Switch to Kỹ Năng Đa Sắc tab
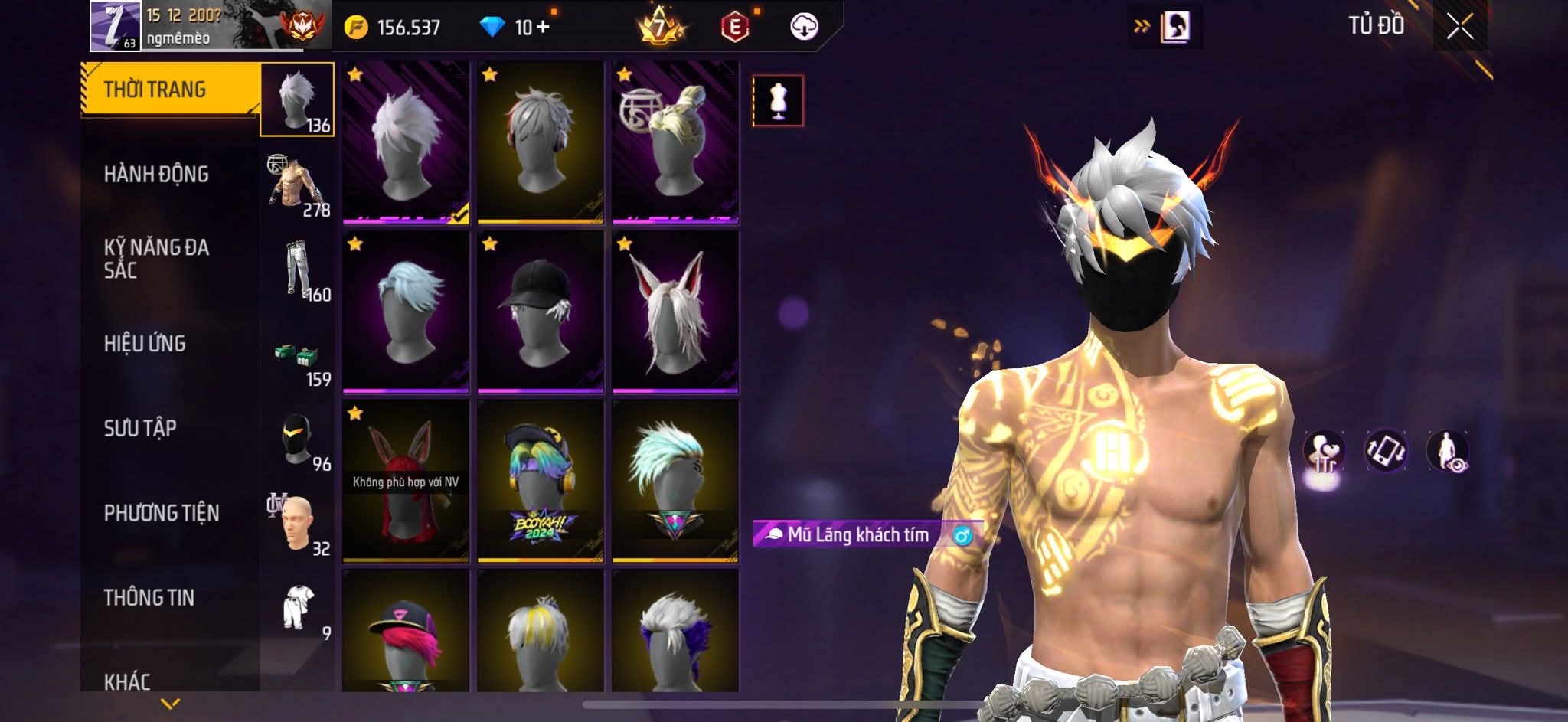The image size is (1568, 722). (156, 258)
